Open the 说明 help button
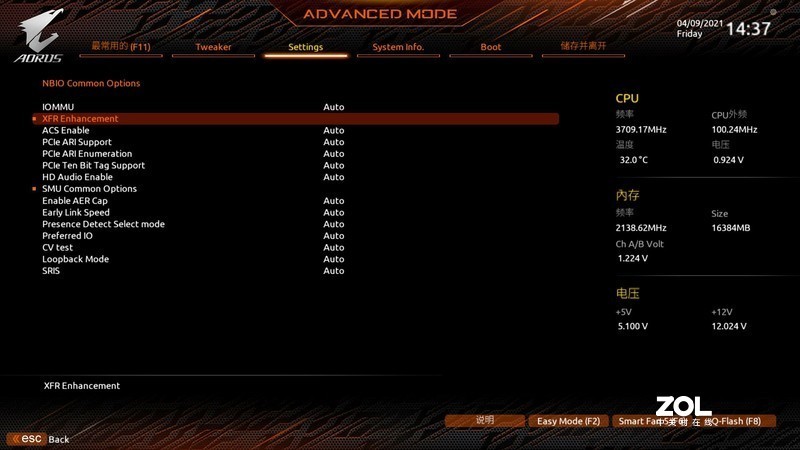 click(485, 421)
